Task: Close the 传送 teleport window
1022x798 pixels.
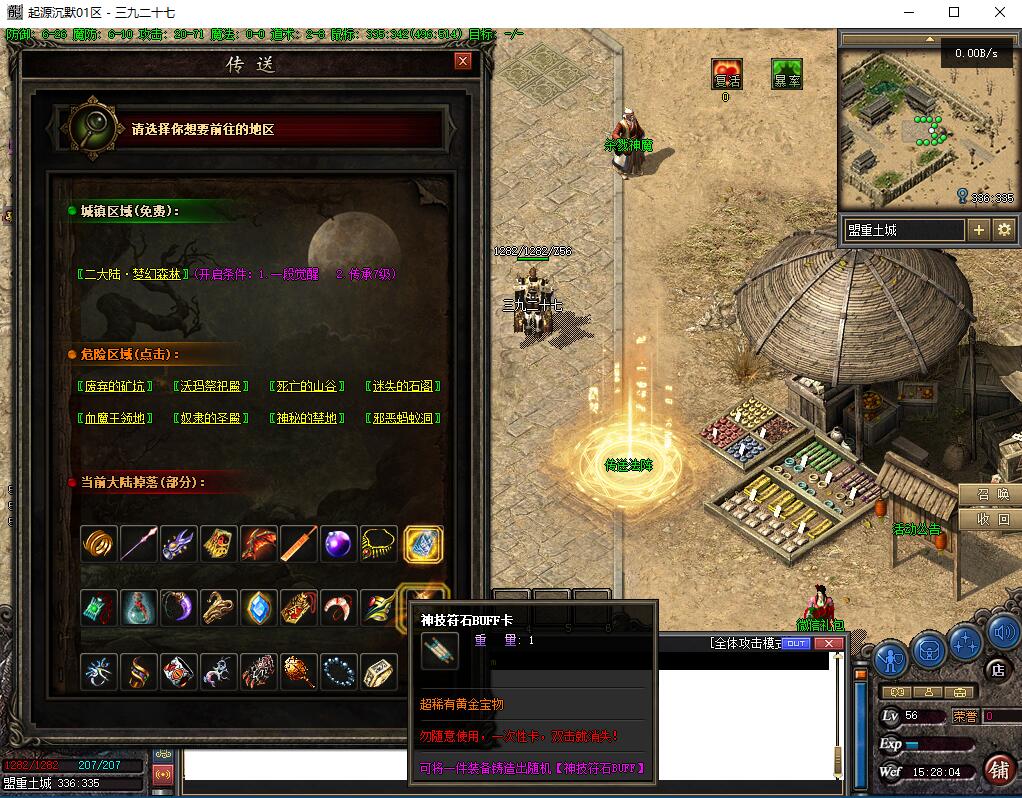Action: (462, 61)
